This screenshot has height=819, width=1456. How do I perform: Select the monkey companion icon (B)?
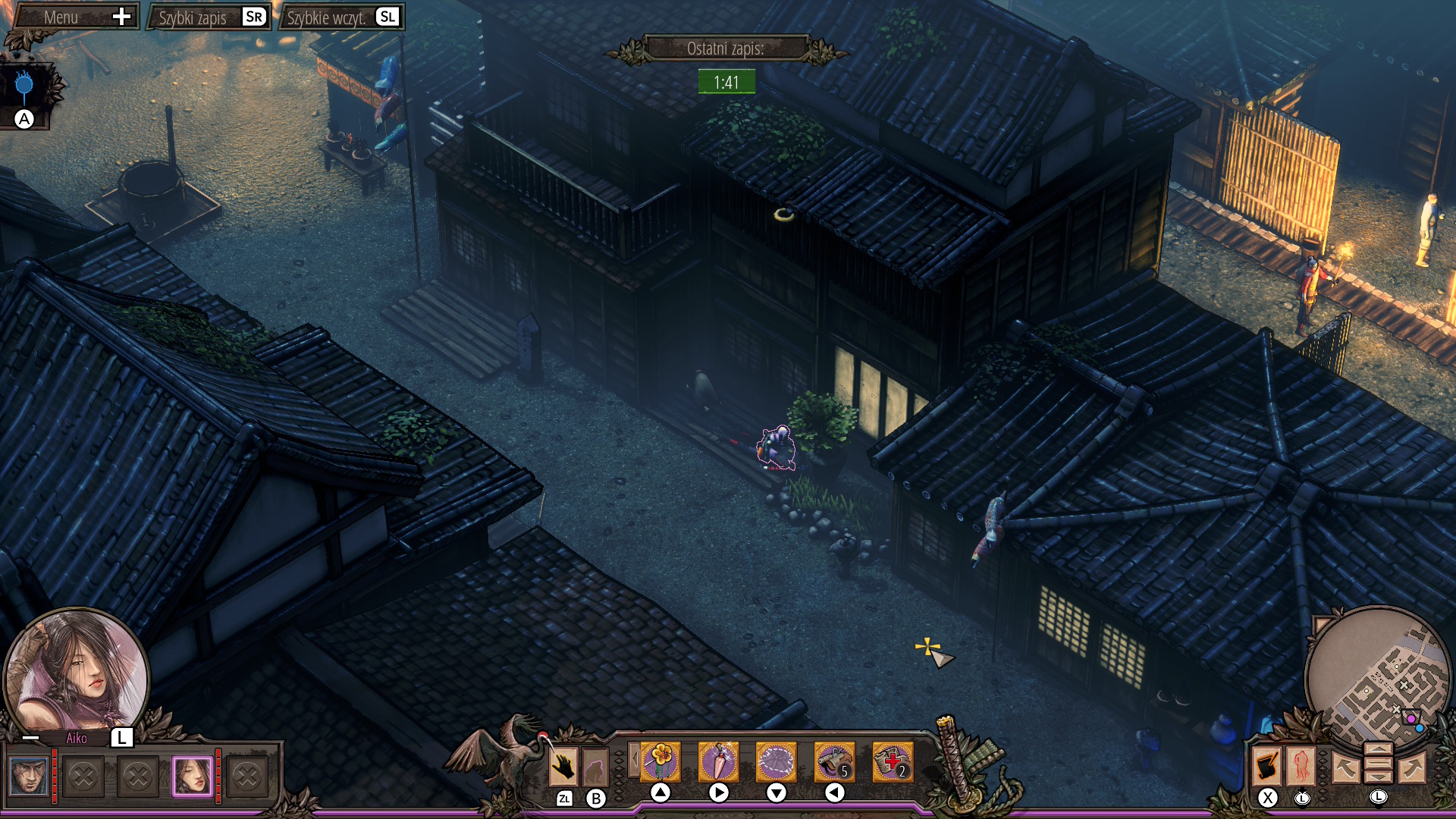595,767
